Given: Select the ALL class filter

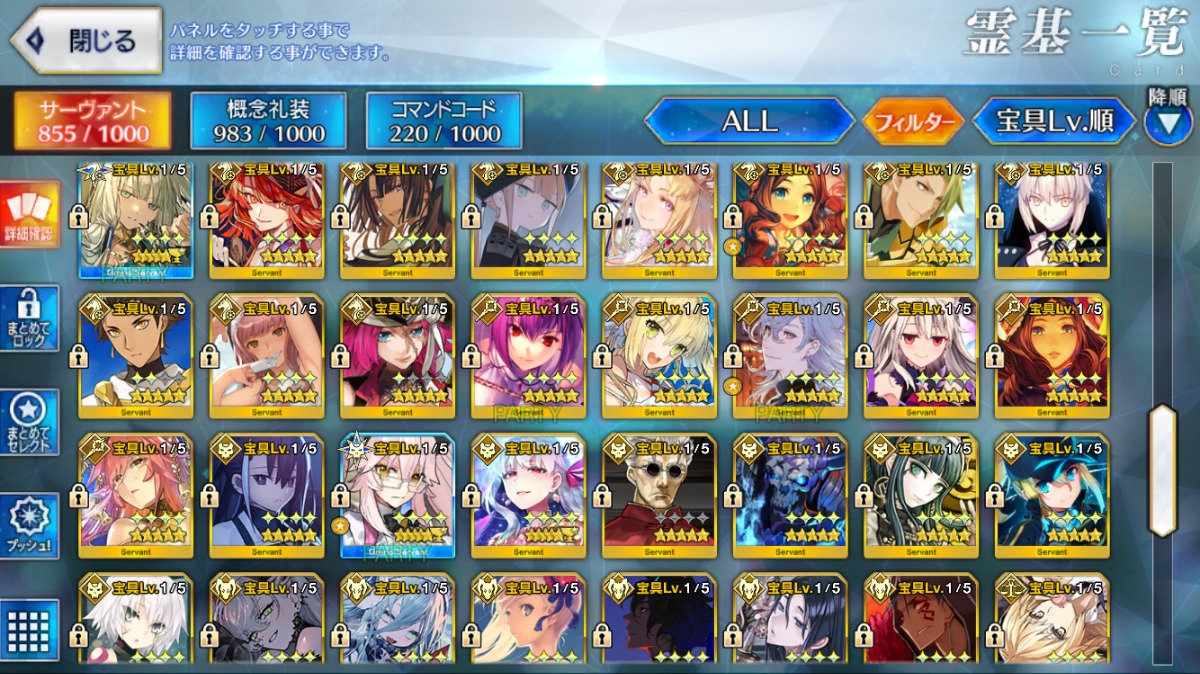Looking at the screenshot, I should (x=749, y=121).
